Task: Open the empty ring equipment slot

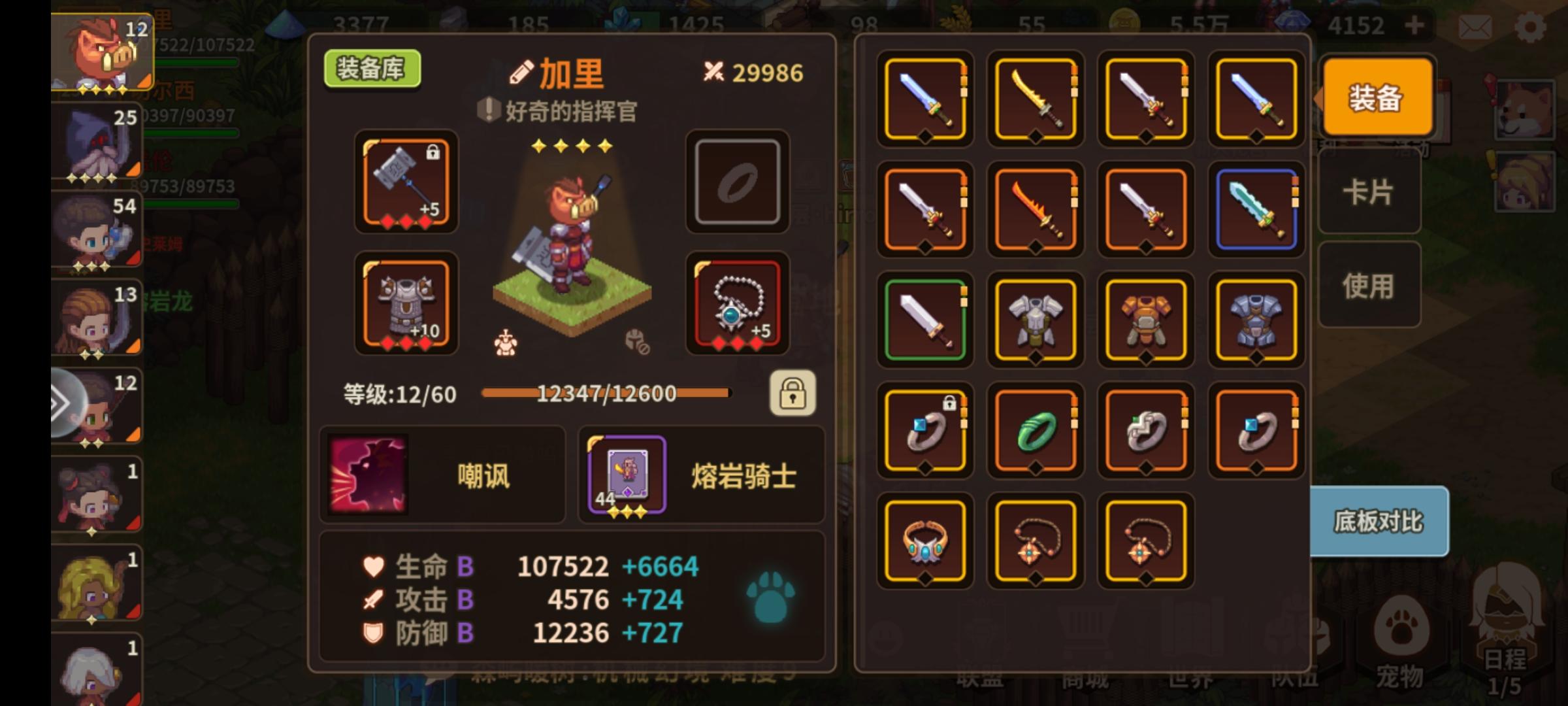Action: coord(737,184)
